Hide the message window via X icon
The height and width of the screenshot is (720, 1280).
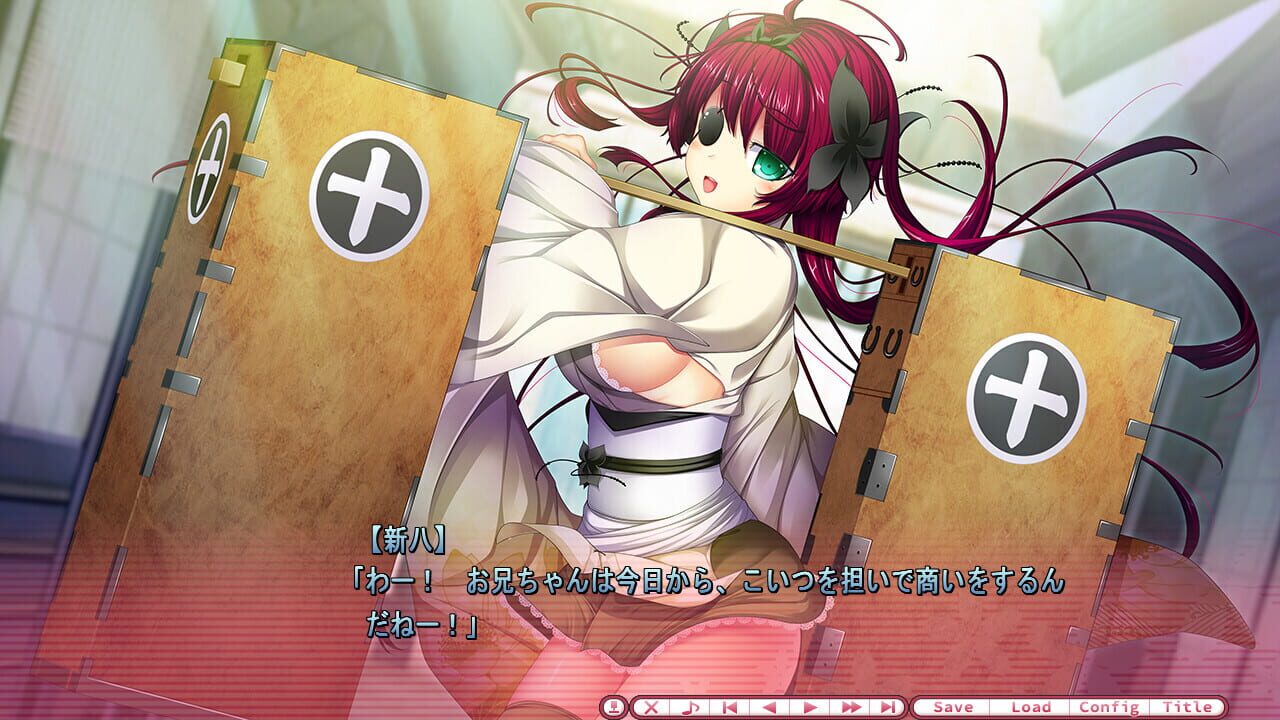(x=651, y=706)
